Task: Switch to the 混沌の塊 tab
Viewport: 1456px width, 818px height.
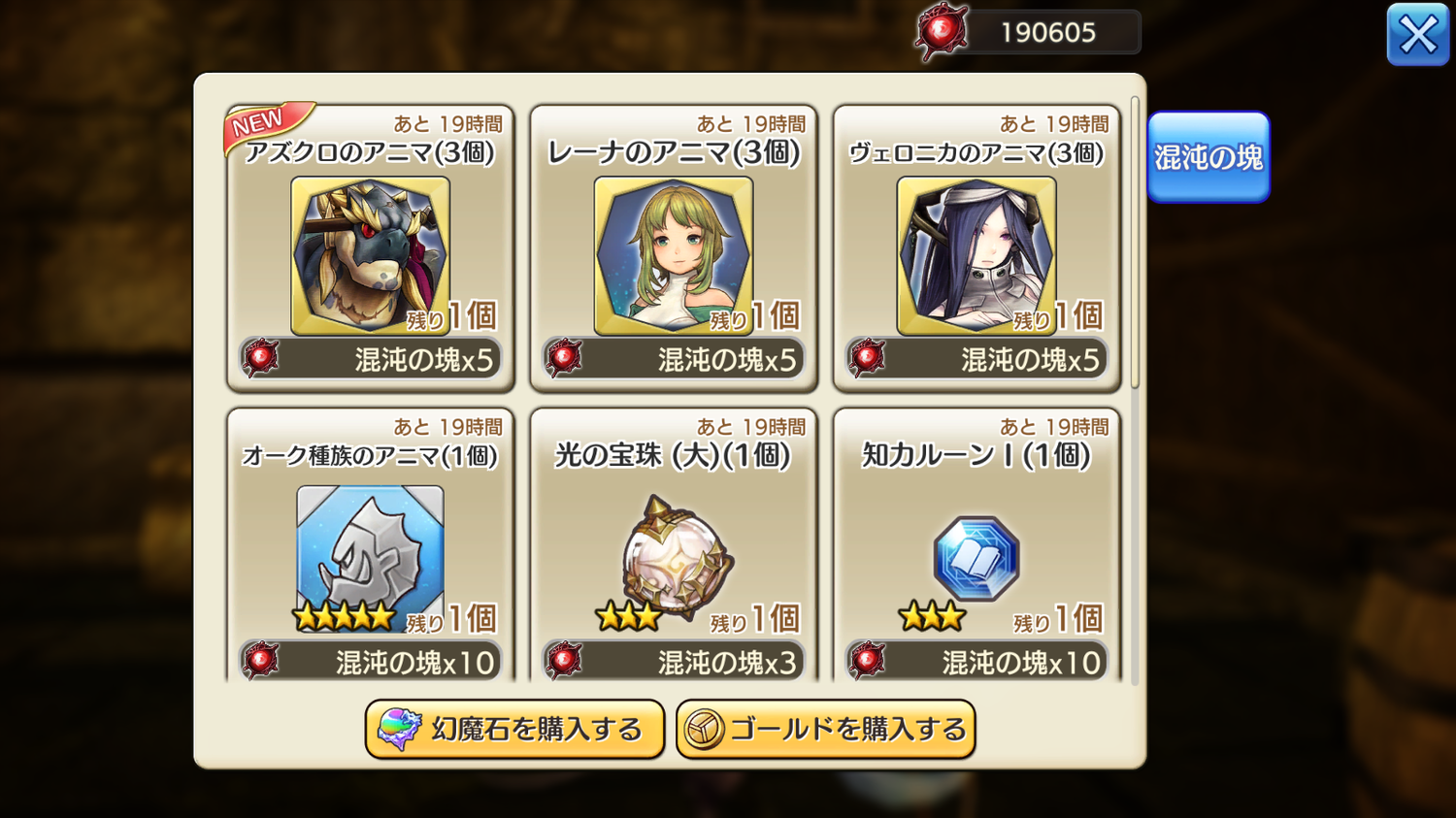Action: click(1208, 157)
